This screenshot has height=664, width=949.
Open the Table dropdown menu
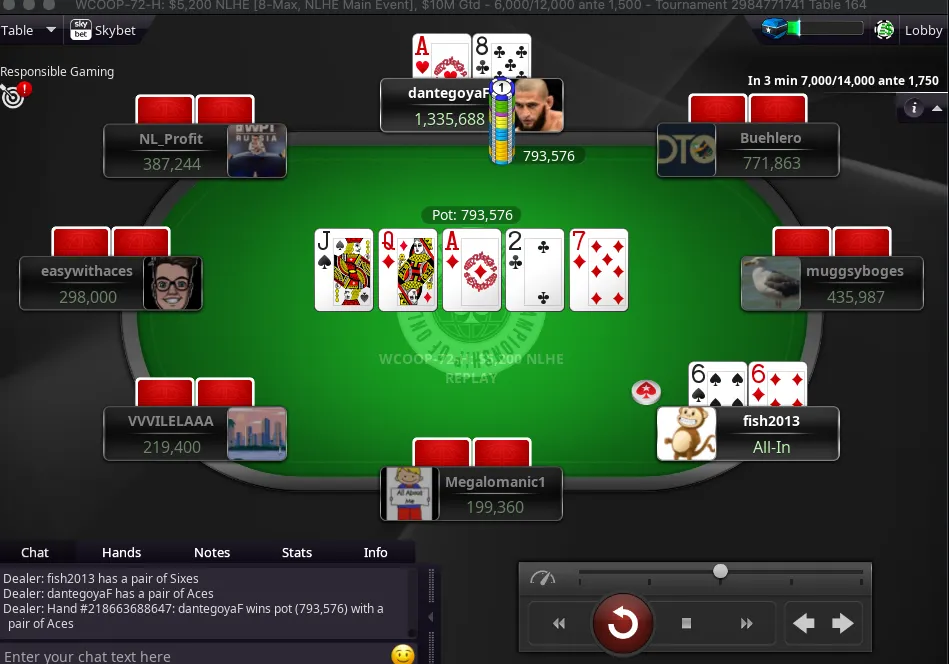tap(29, 30)
